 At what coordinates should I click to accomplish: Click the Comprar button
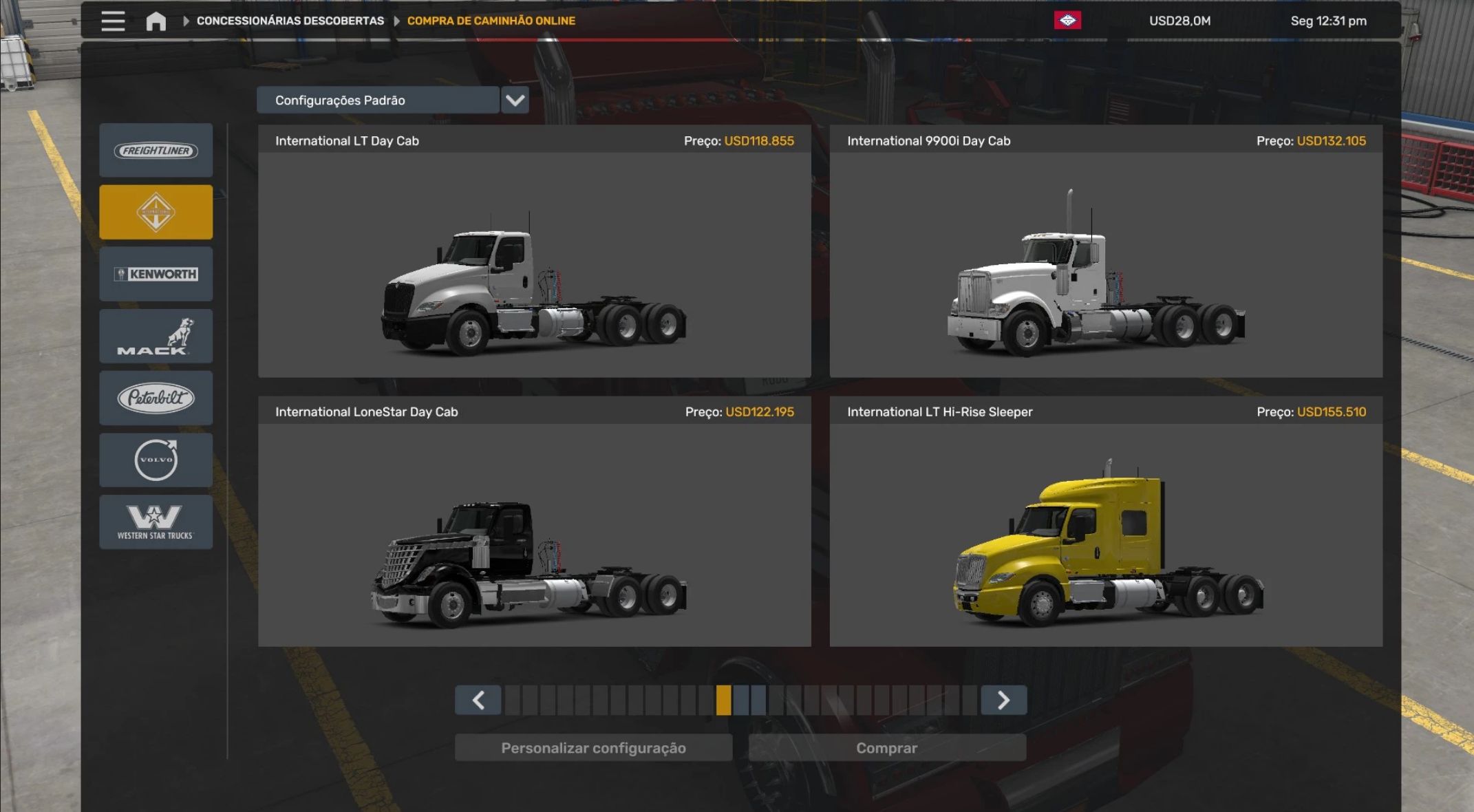886,748
